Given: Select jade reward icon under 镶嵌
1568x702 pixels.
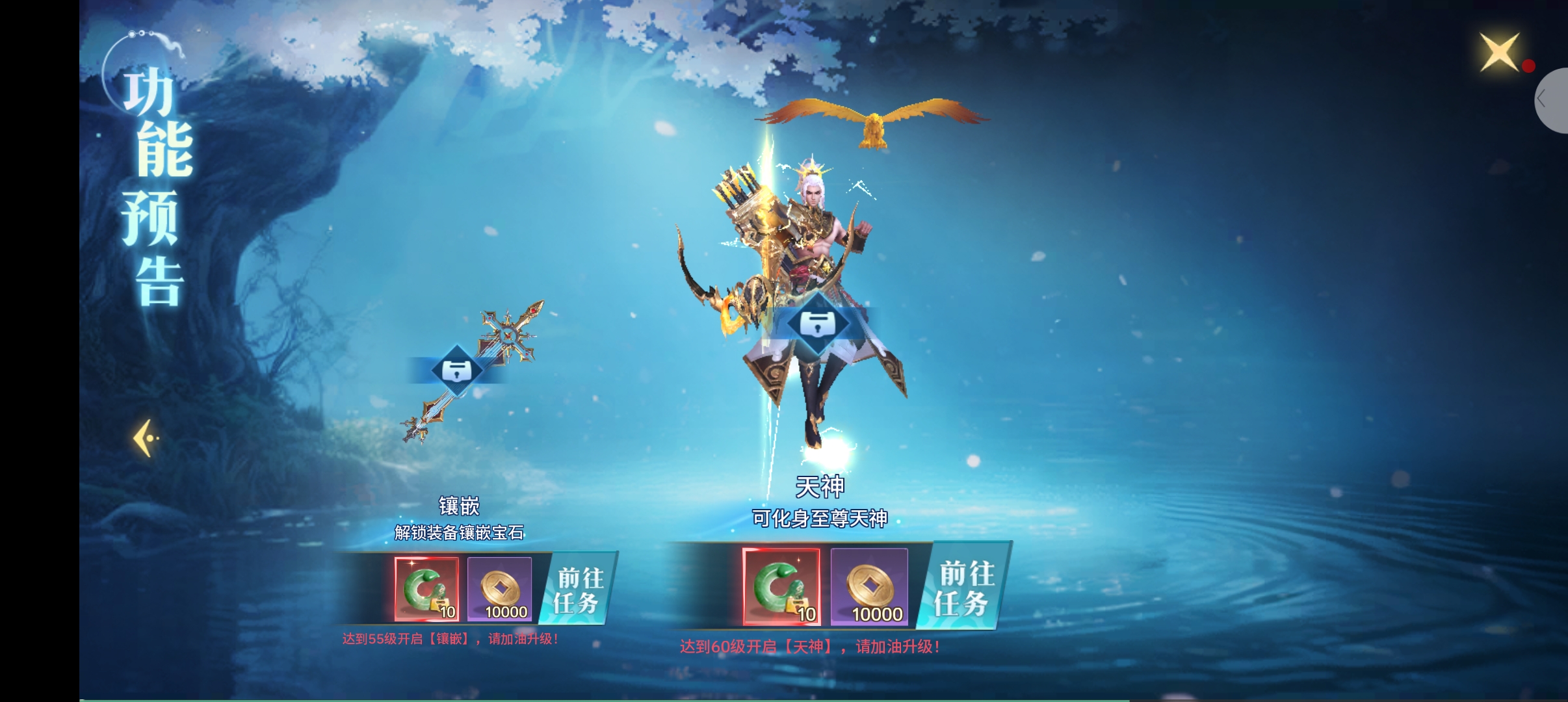Looking at the screenshot, I should click(x=426, y=589).
